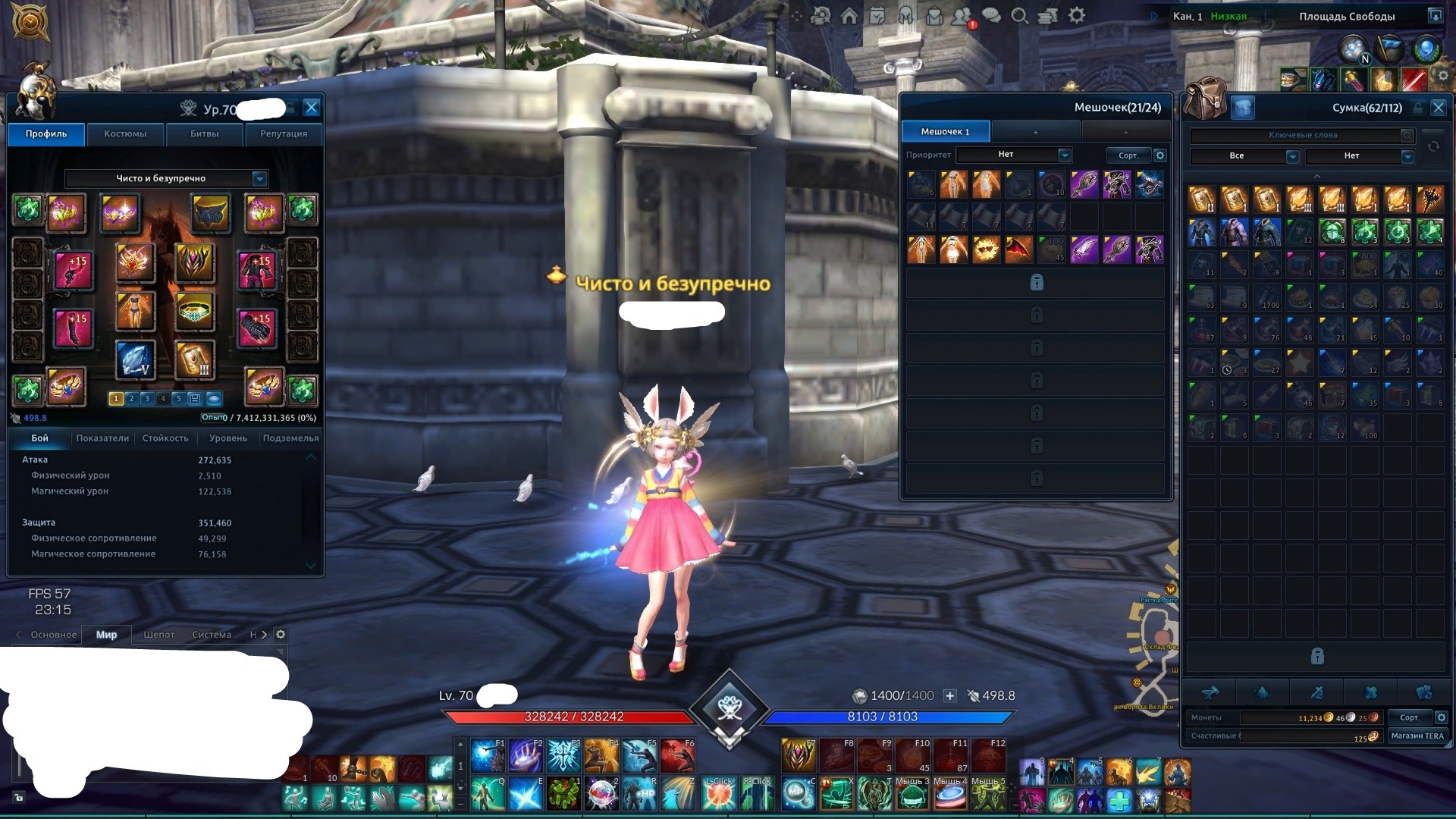
Task: Show the Репутация tab
Action: tap(284, 134)
